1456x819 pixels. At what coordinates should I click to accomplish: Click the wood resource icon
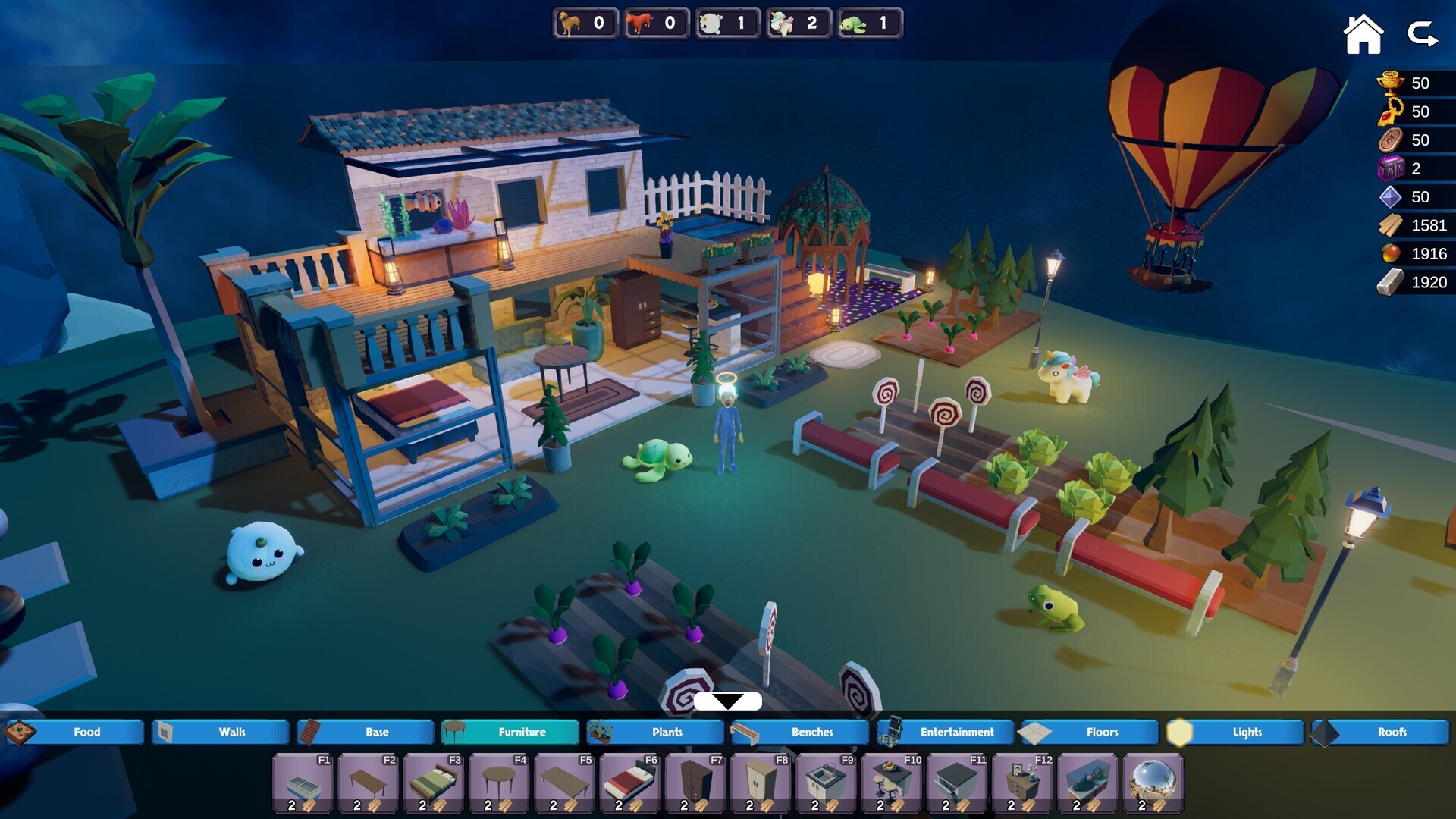pos(1389,225)
